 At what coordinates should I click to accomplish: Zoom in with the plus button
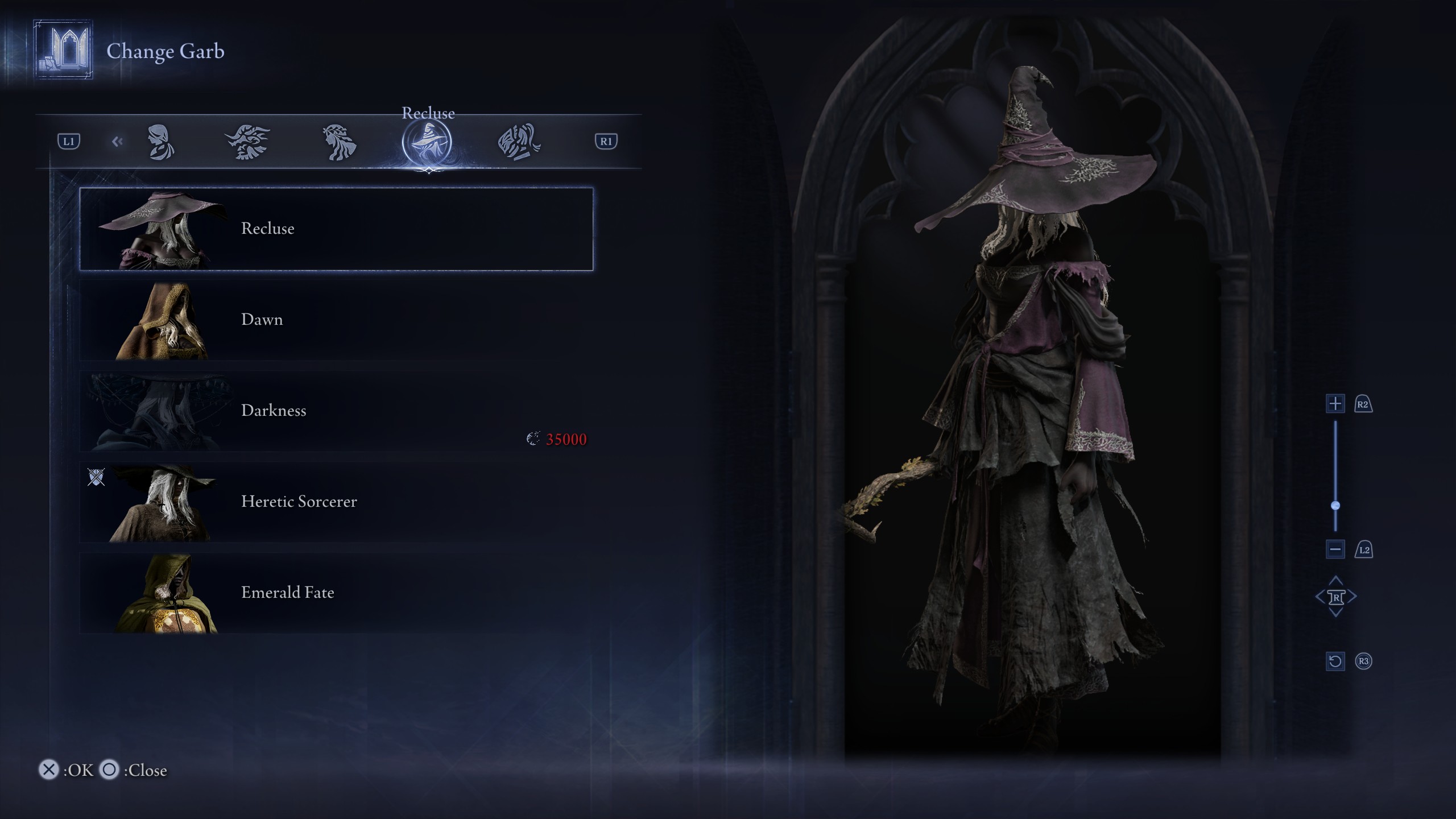click(1335, 404)
